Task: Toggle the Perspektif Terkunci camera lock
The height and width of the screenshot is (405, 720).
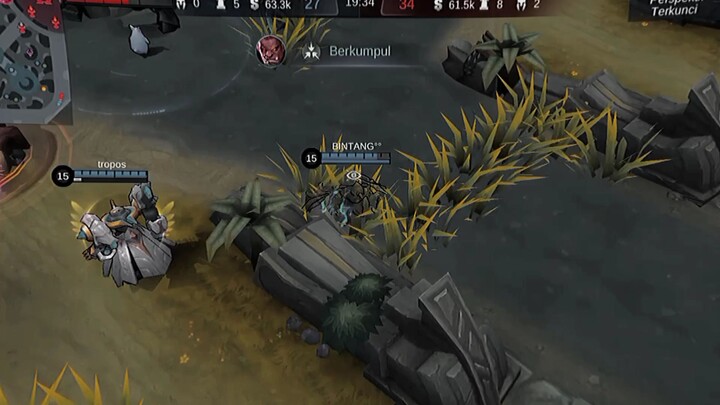Action: [675, 11]
